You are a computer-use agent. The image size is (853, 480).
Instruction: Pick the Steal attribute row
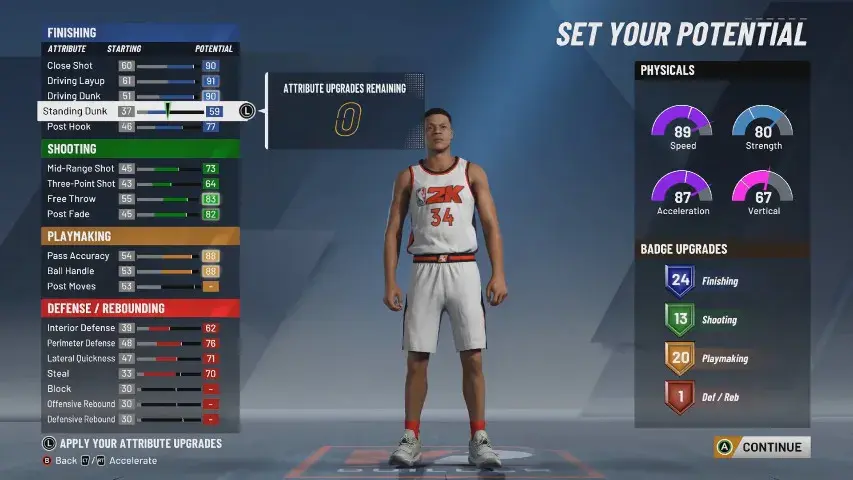[x=137, y=374]
